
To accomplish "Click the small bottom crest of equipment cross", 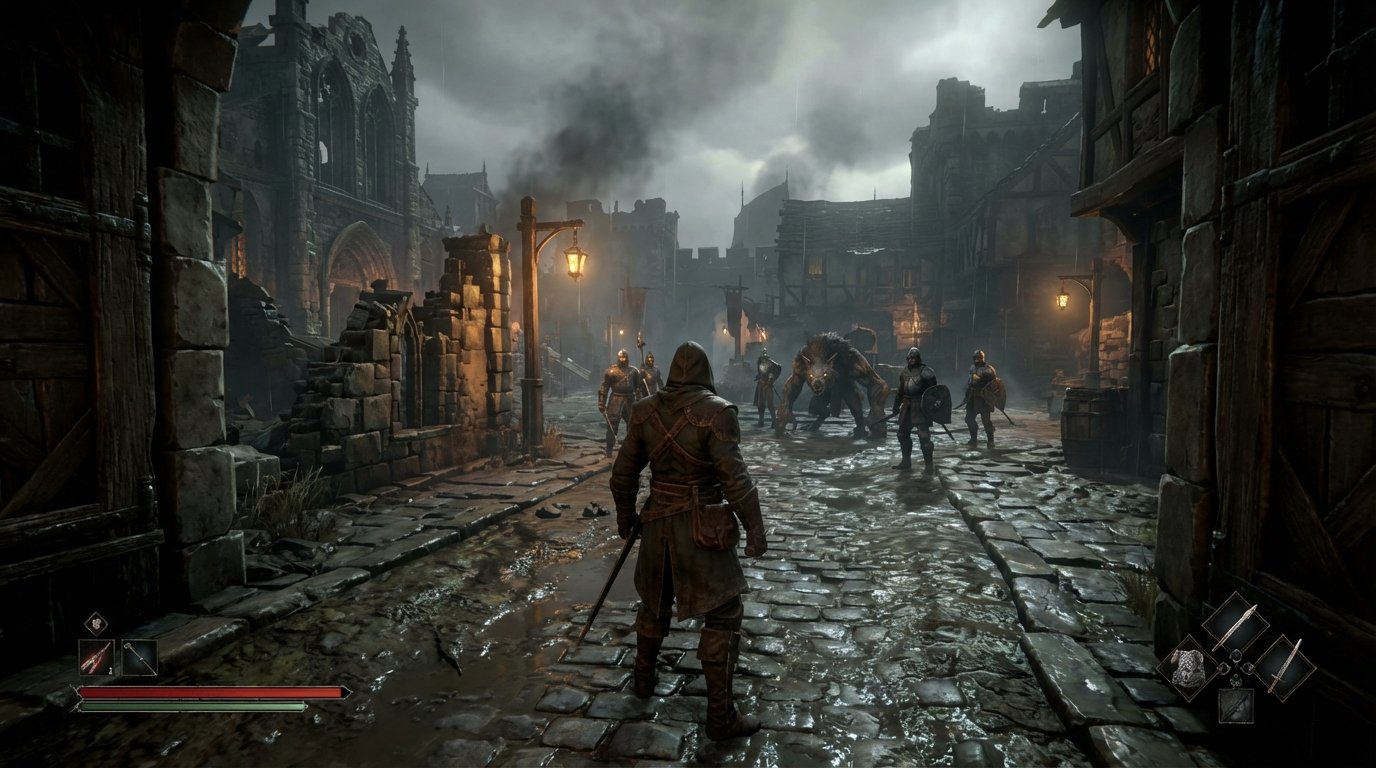I will 1235,681.
